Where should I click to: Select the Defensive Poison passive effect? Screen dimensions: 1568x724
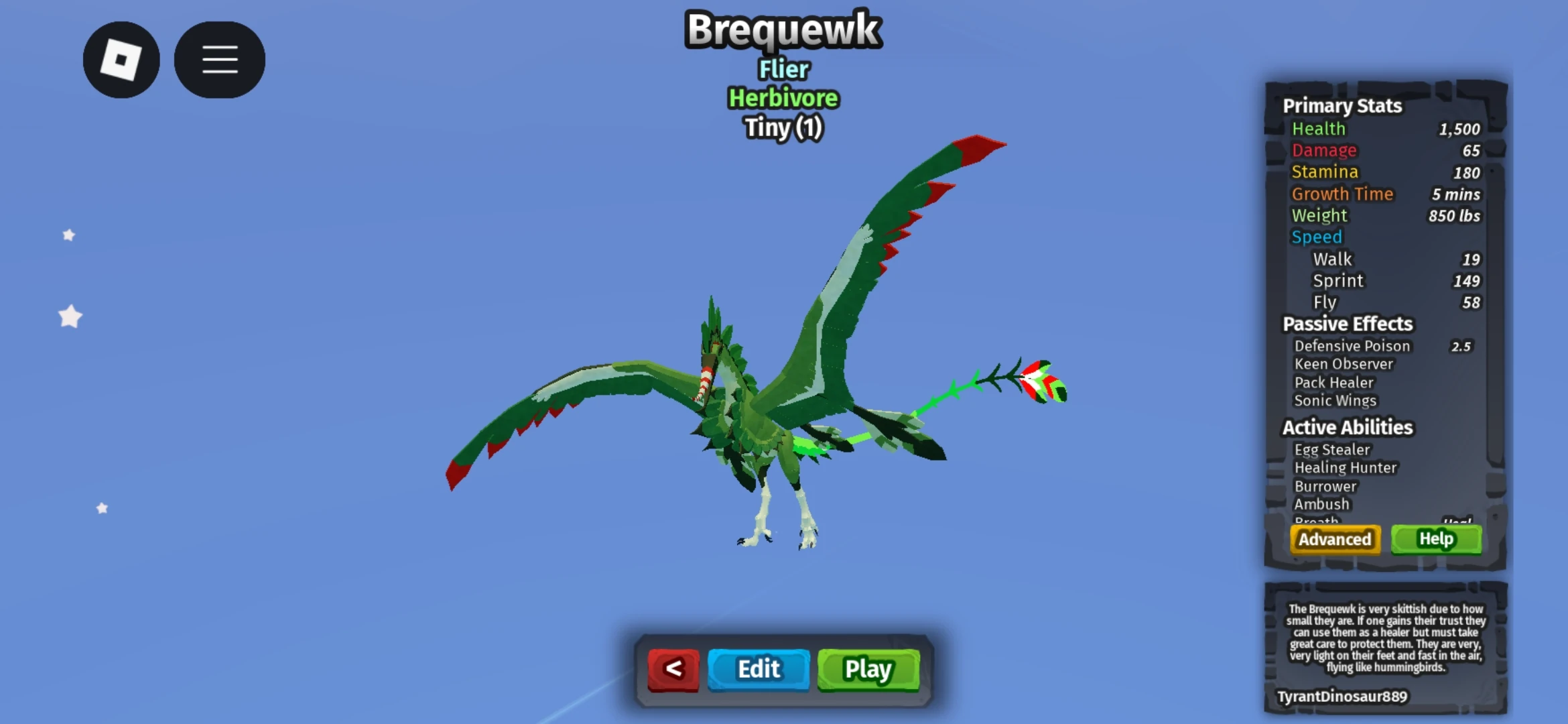tap(1352, 346)
